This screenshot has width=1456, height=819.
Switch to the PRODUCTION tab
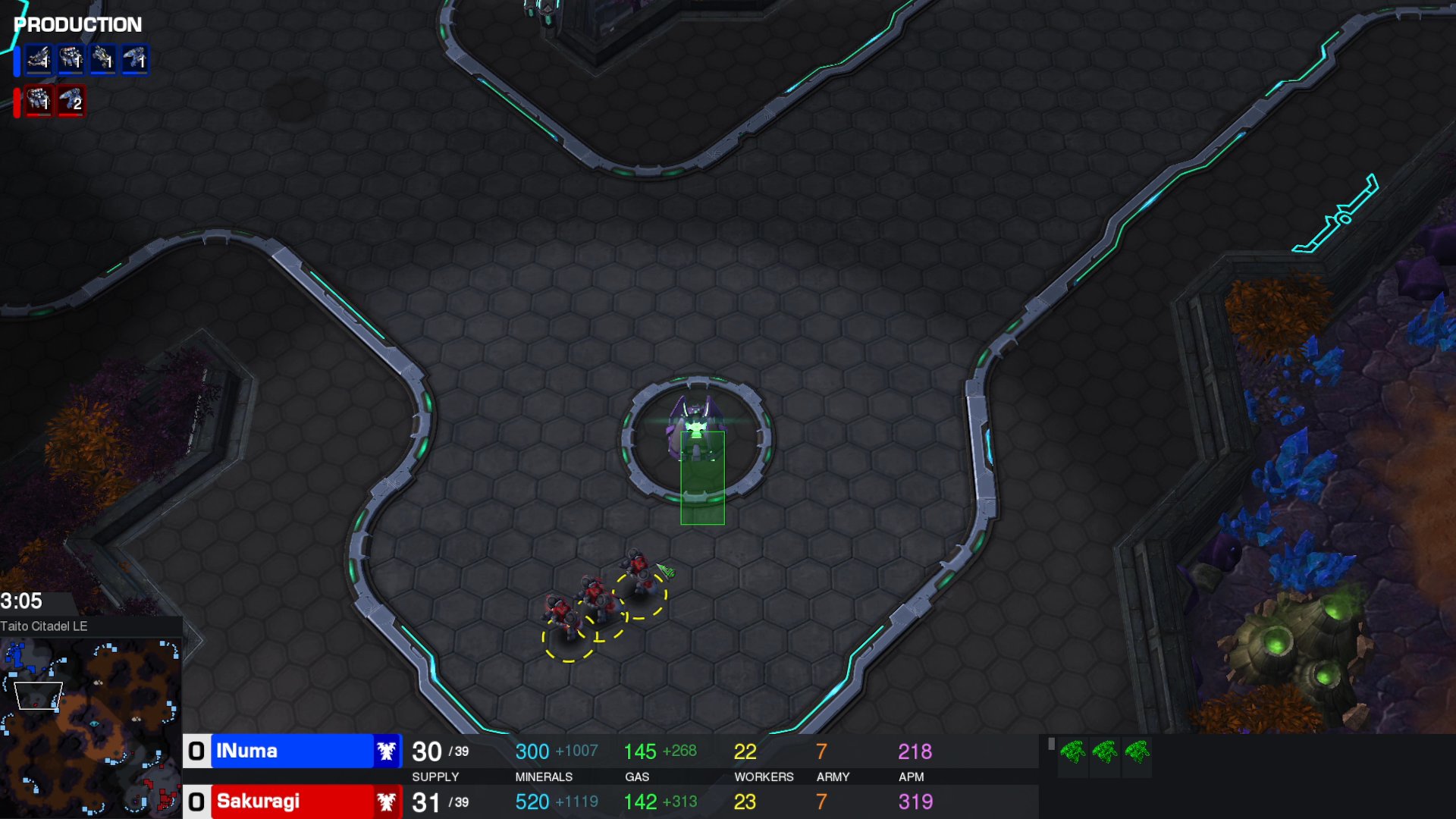pyautogui.click(x=74, y=24)
